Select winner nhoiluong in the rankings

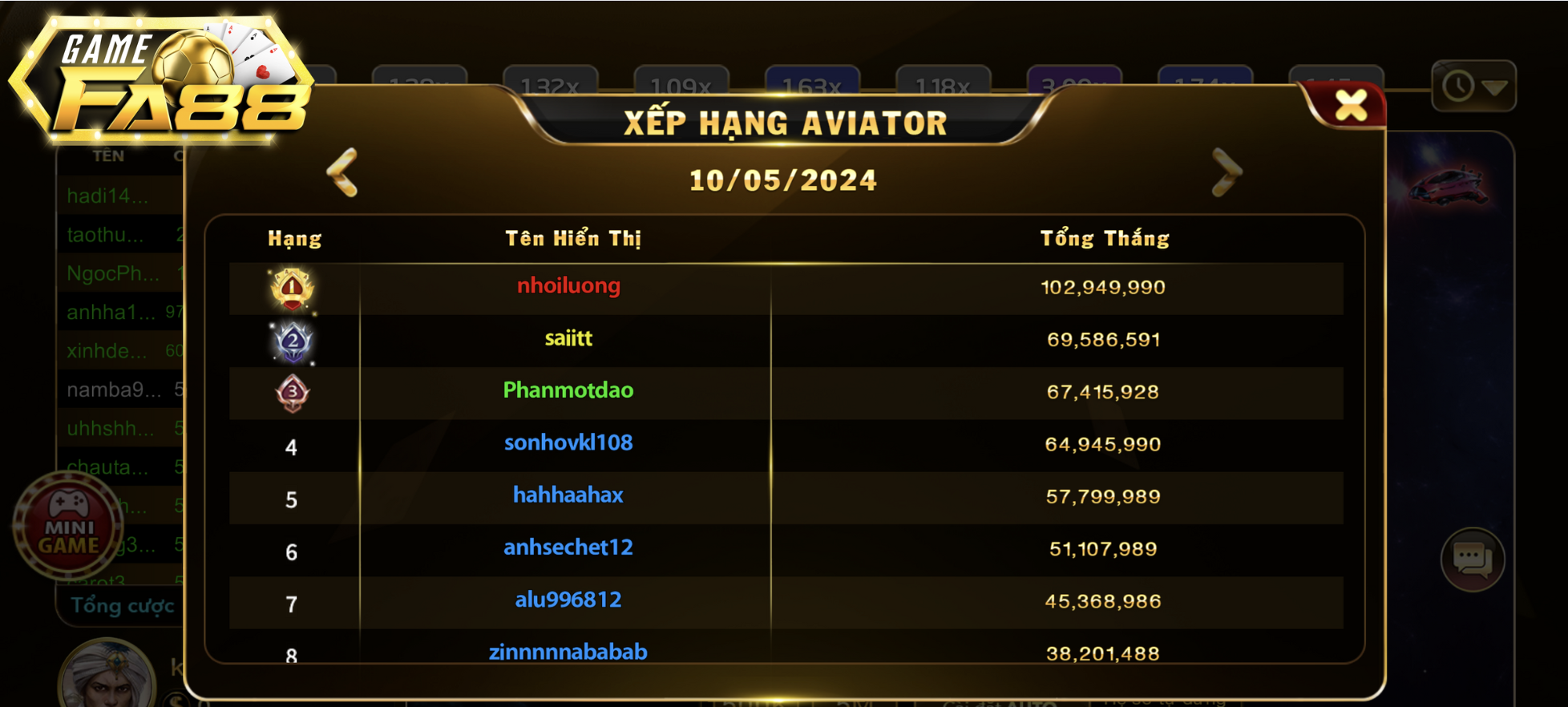tap(570, 286)
